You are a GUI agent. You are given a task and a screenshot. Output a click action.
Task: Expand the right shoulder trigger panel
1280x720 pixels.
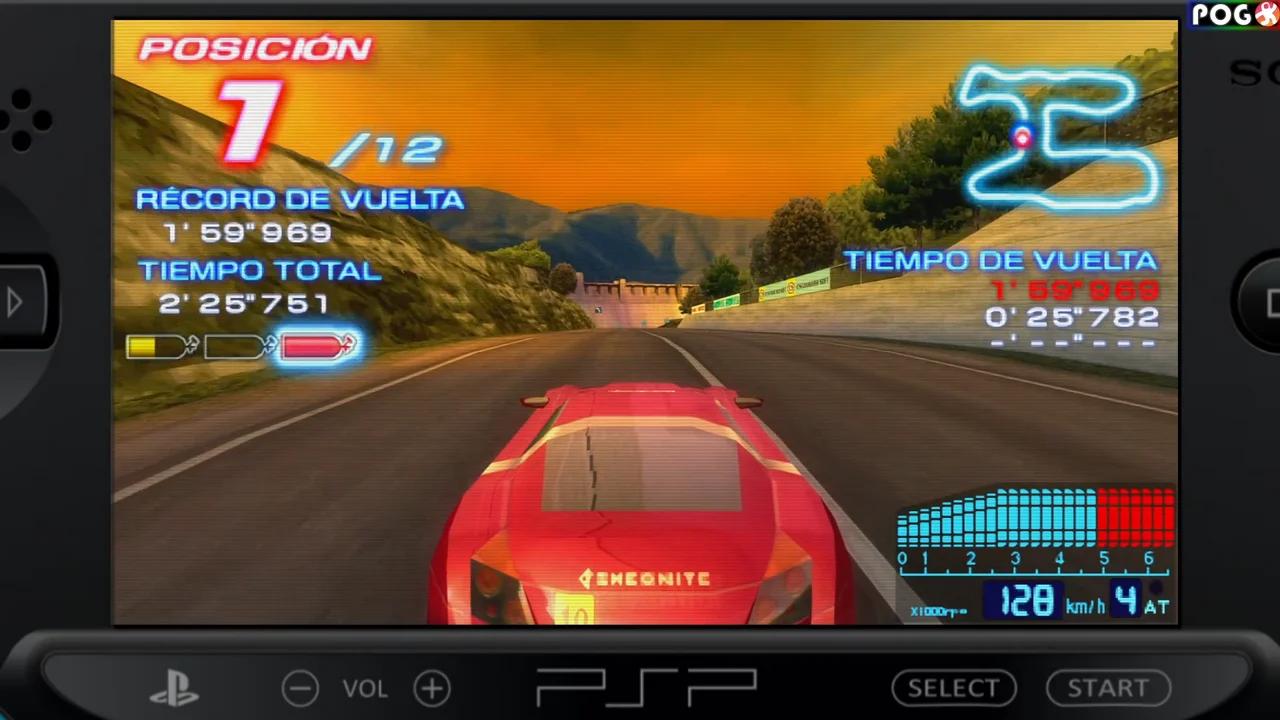coord(1266,302)
